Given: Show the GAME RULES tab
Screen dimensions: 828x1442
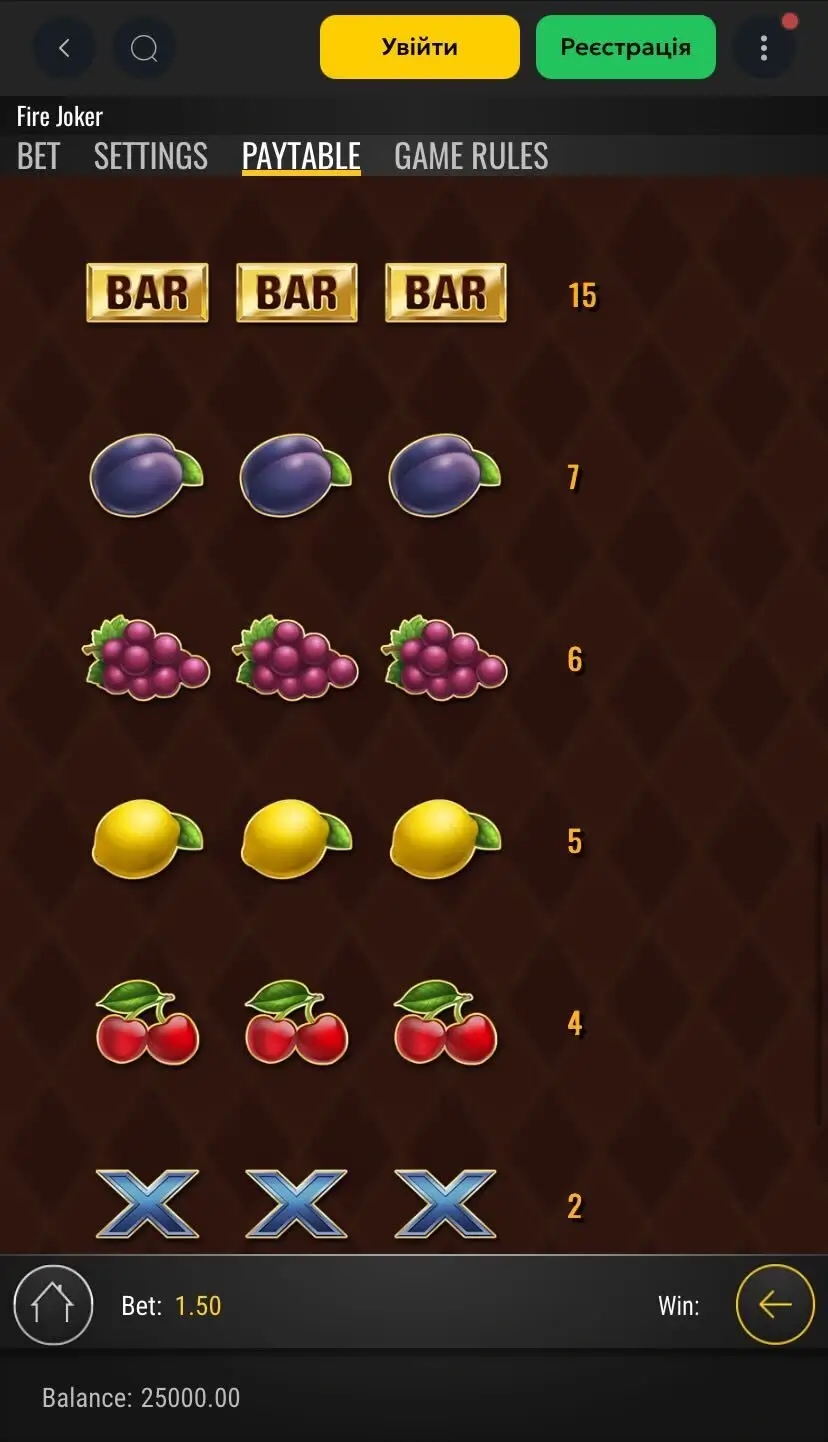Looking at the screenshot, I should [471, 156].
